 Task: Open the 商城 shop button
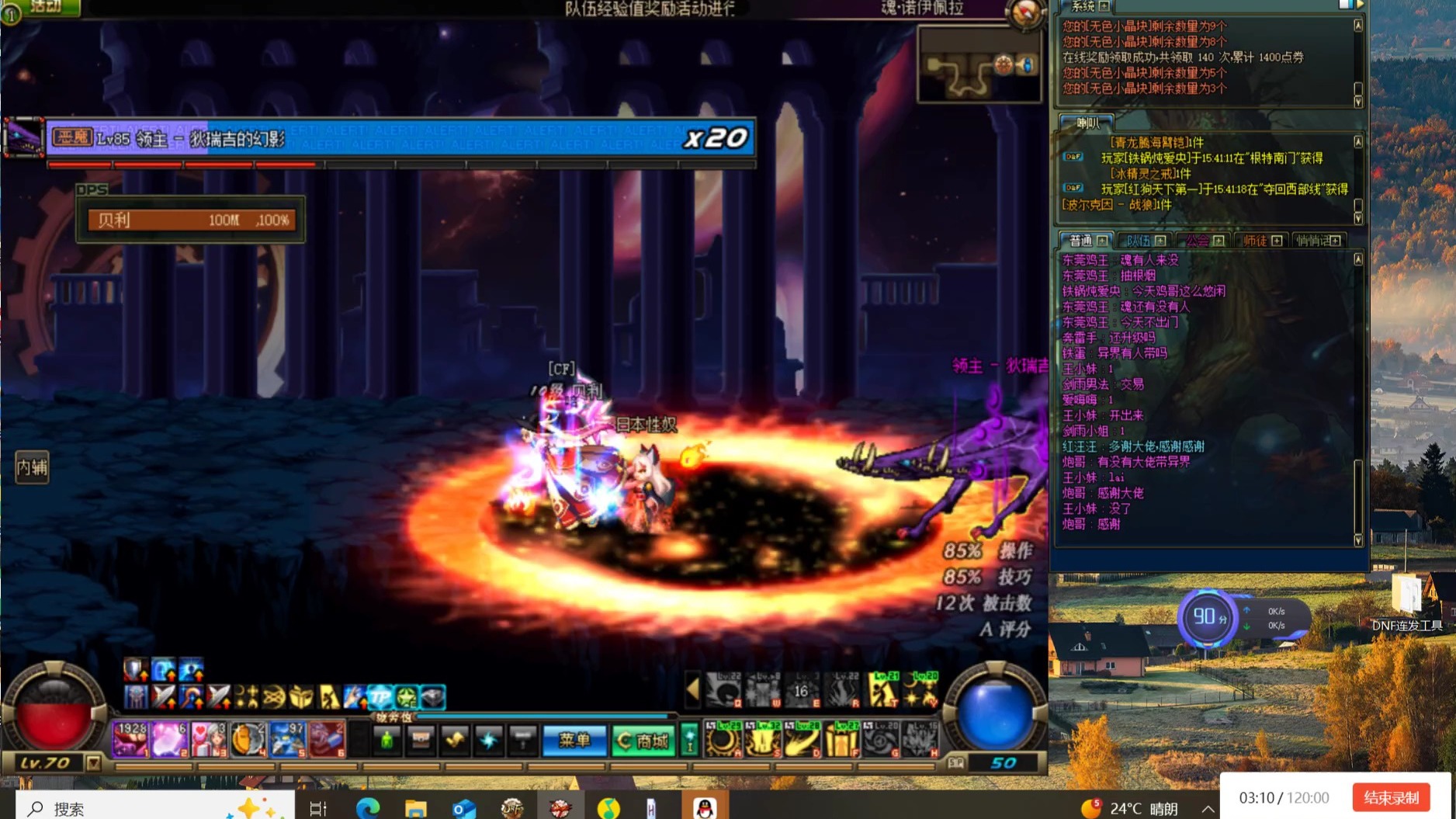[x=643, y=741]
